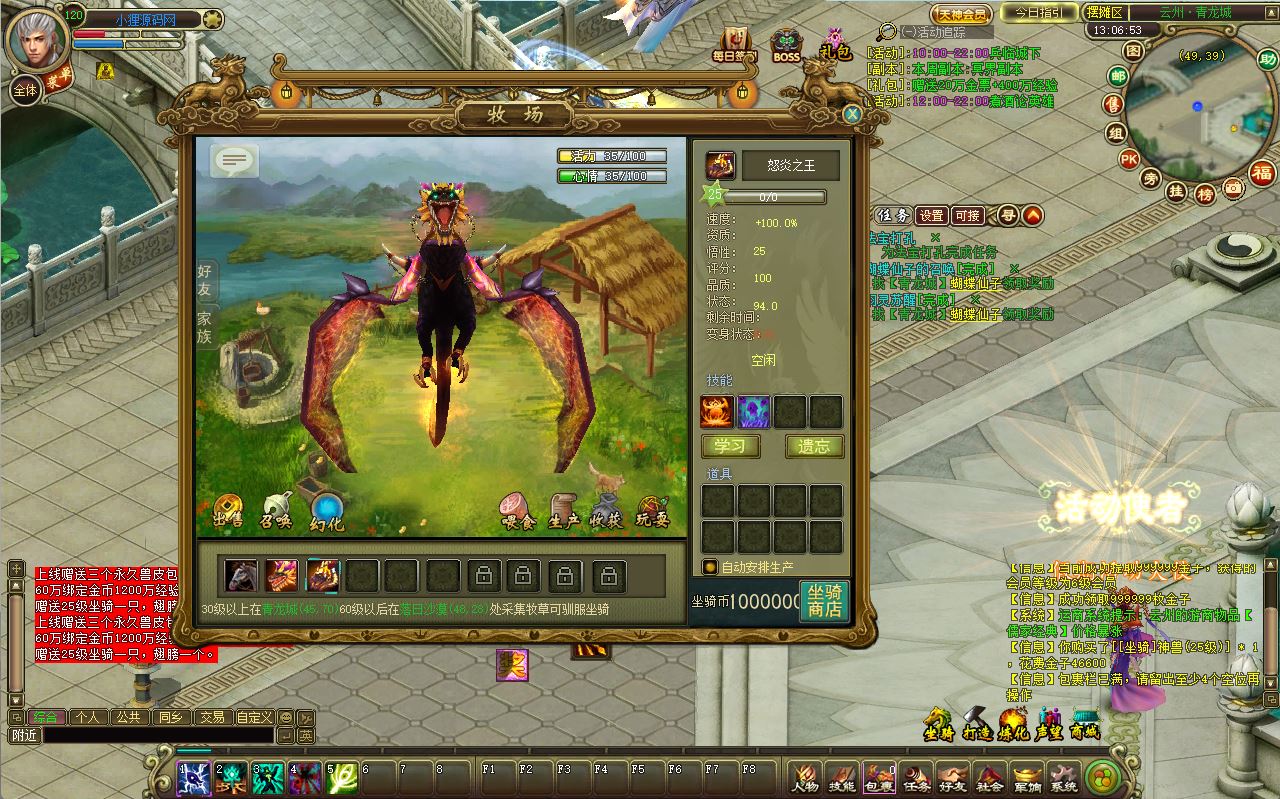This screenshot has width=1280, height=799.
Task: Open the 商城 mall icon
Action: [1085, 724]
